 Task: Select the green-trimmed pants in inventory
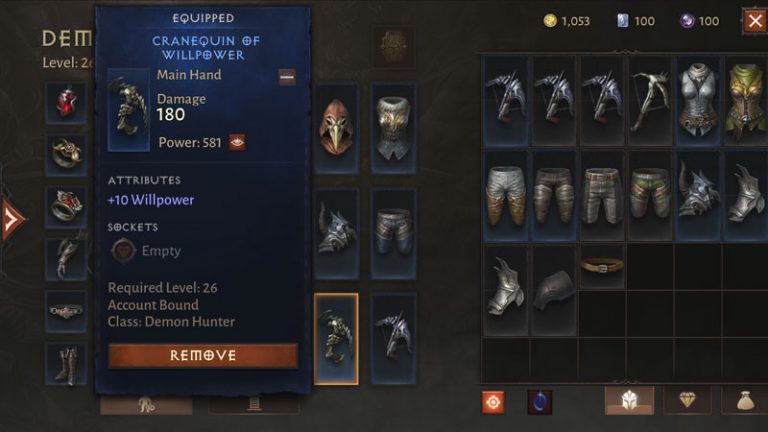tap(650, 193)
